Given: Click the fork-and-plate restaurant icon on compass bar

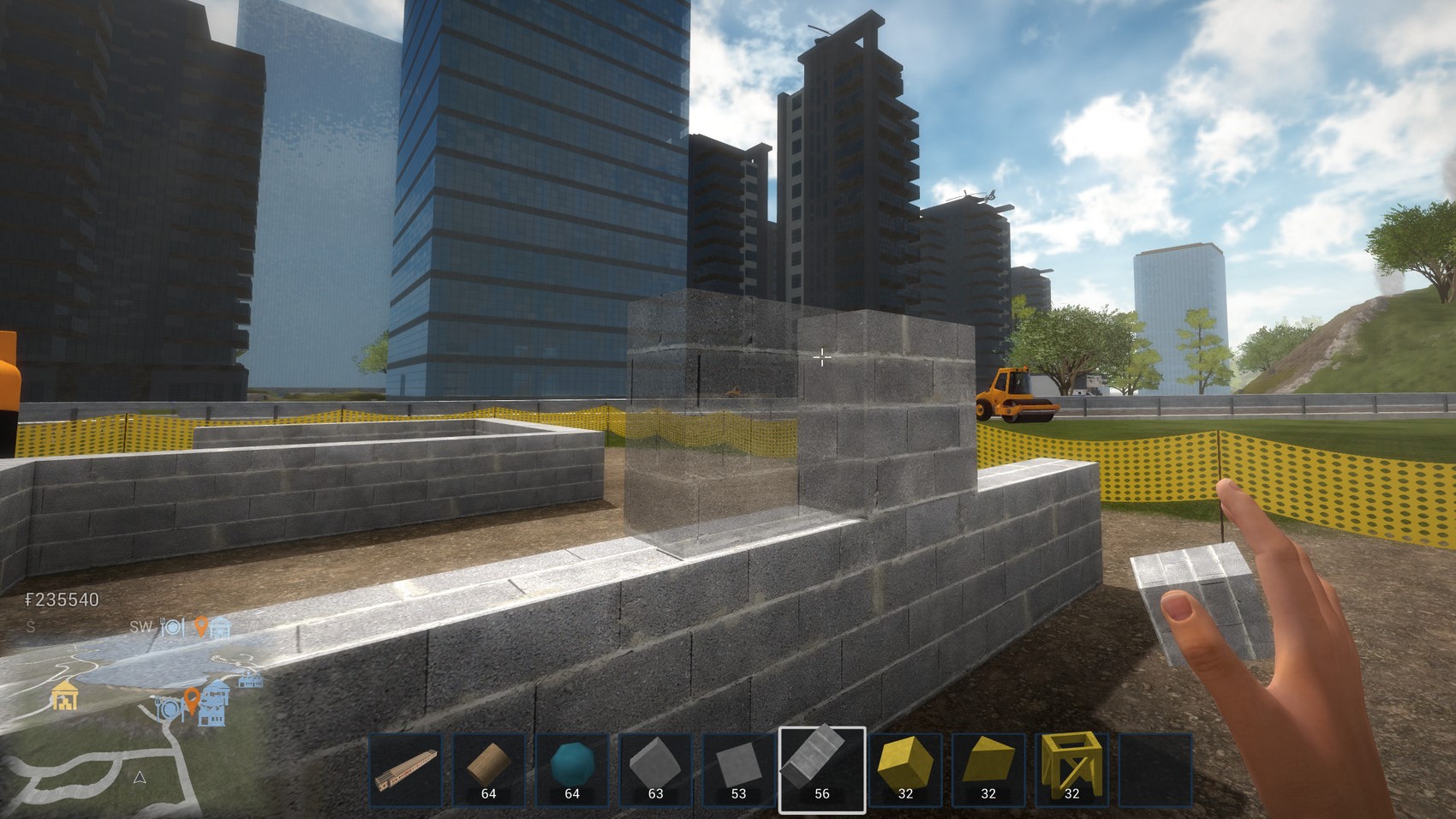Looking at the screenshot, I should coord(172,627).
